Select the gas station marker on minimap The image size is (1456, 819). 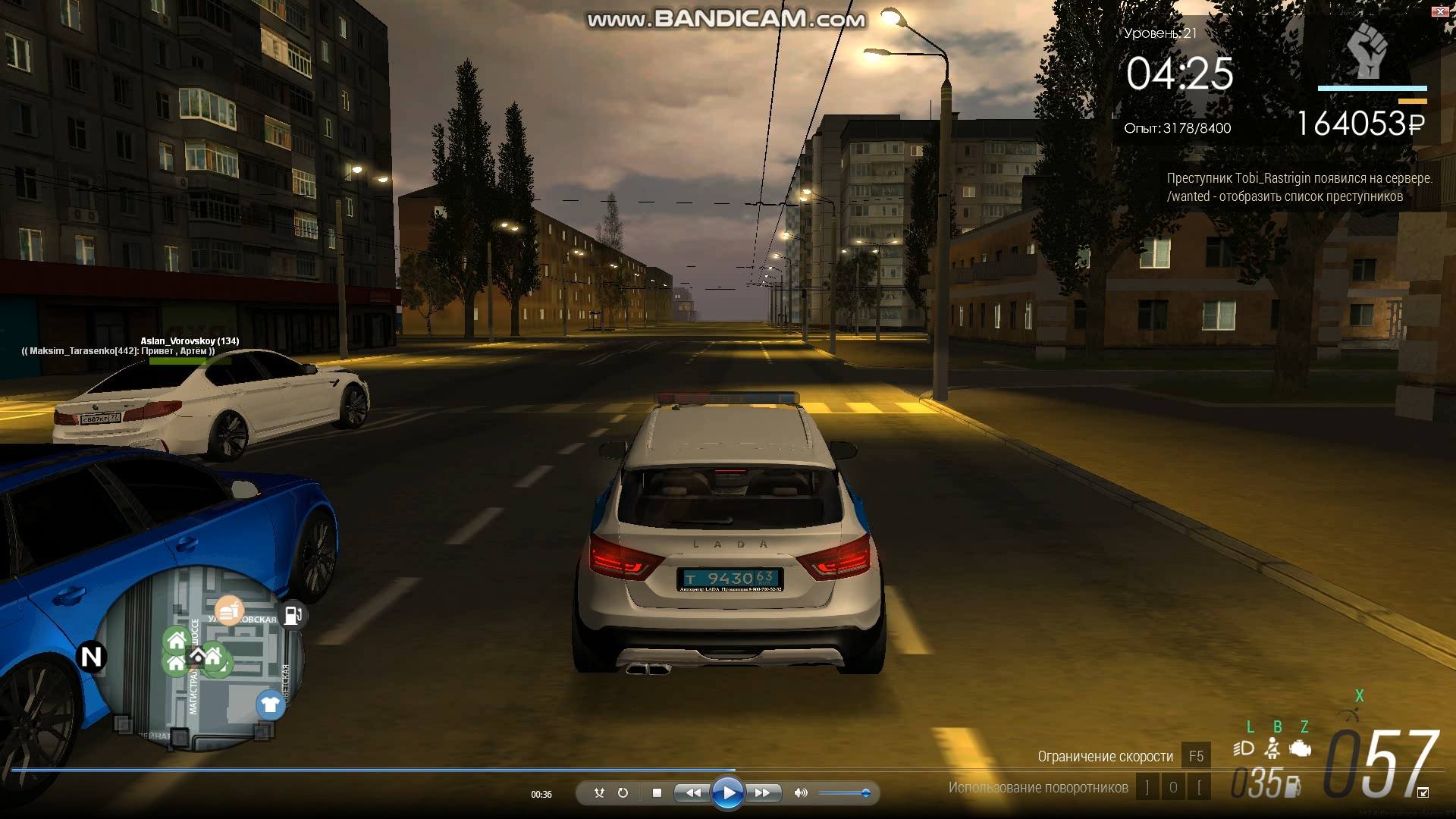pos(293,615)
